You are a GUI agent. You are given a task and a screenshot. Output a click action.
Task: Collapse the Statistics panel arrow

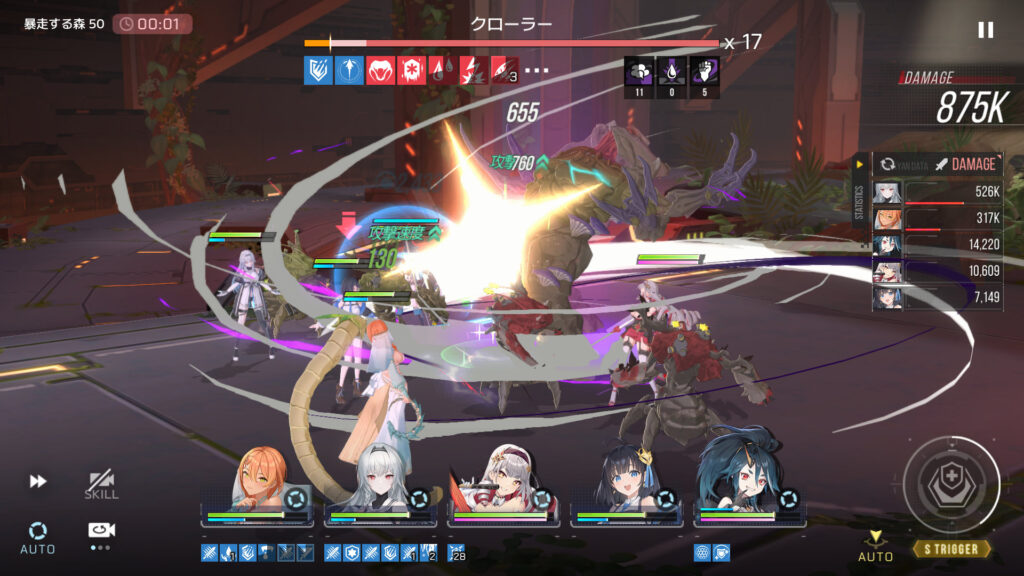(859, 164)
